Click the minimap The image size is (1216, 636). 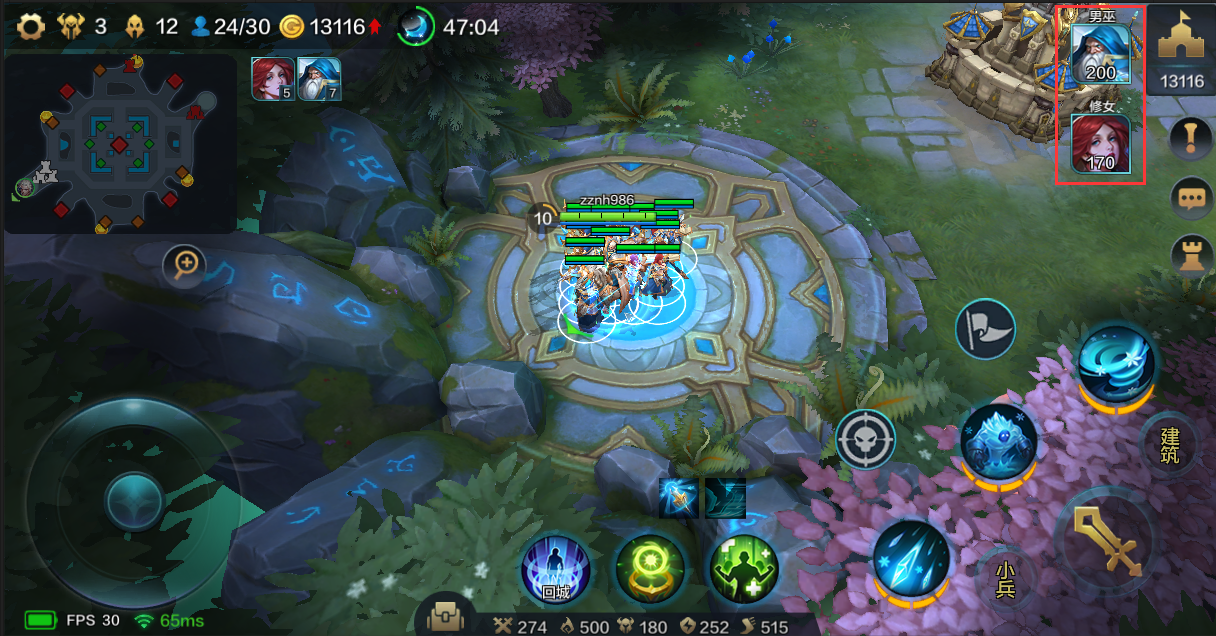(x=120, y=144)
